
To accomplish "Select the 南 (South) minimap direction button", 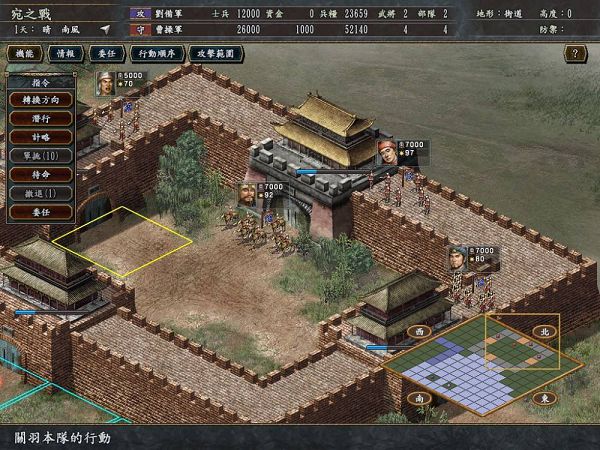I will tap(420, 398).
